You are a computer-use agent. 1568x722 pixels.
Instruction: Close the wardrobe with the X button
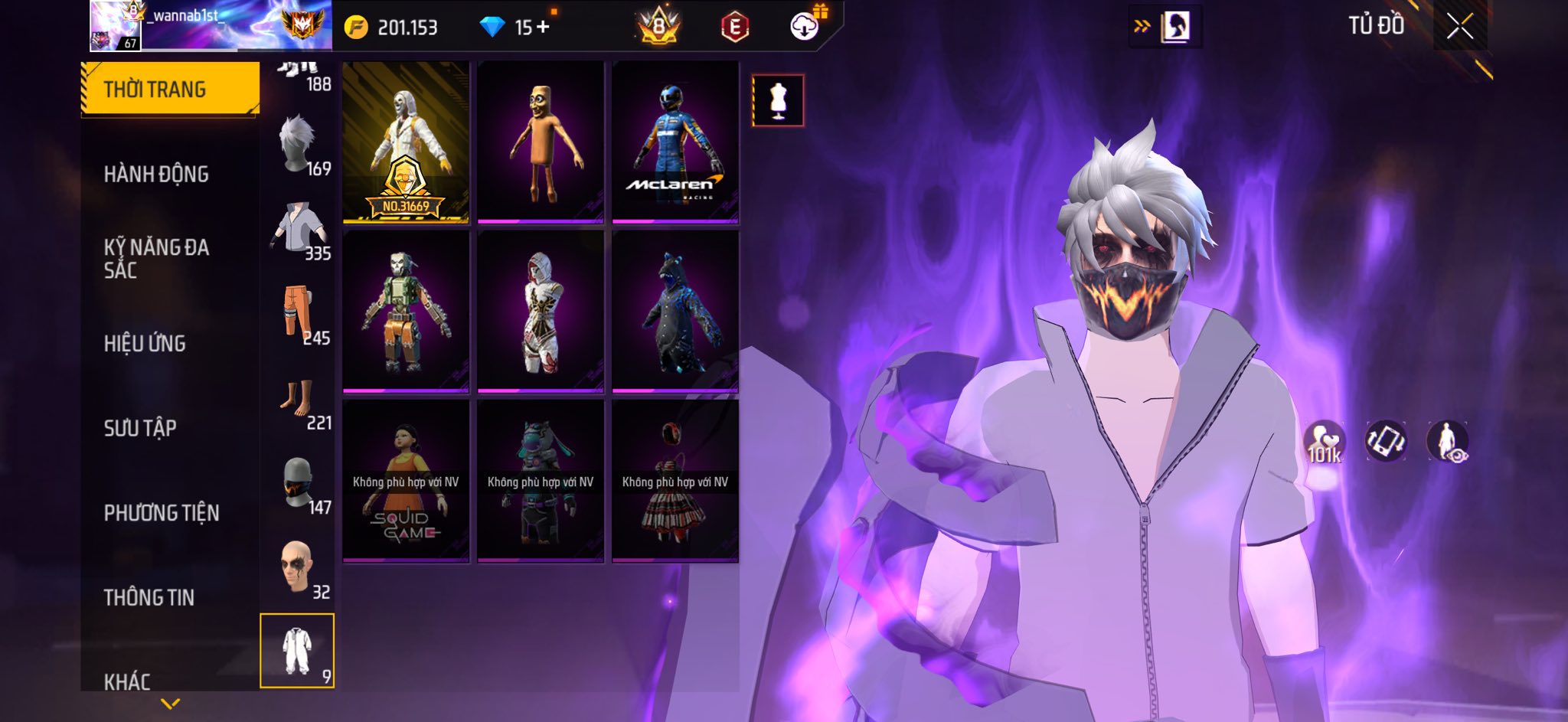(1459, 27)
